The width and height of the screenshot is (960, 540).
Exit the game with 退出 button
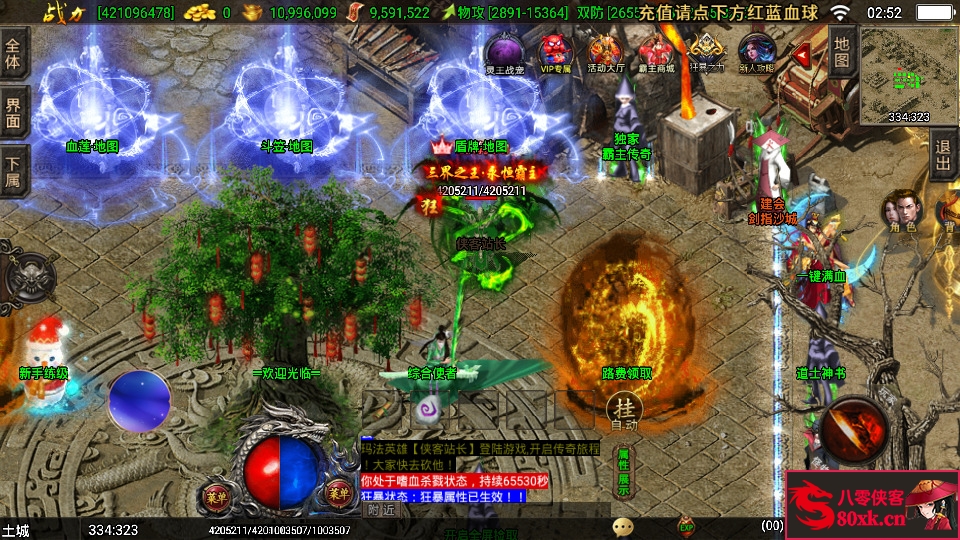pos(943,154)
